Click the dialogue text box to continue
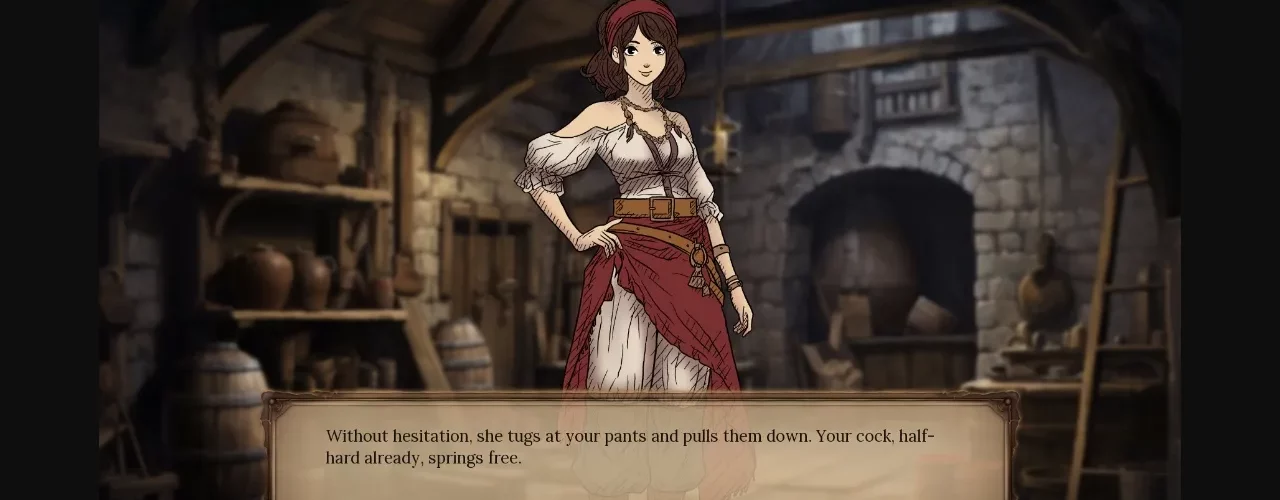 (640, 448)
